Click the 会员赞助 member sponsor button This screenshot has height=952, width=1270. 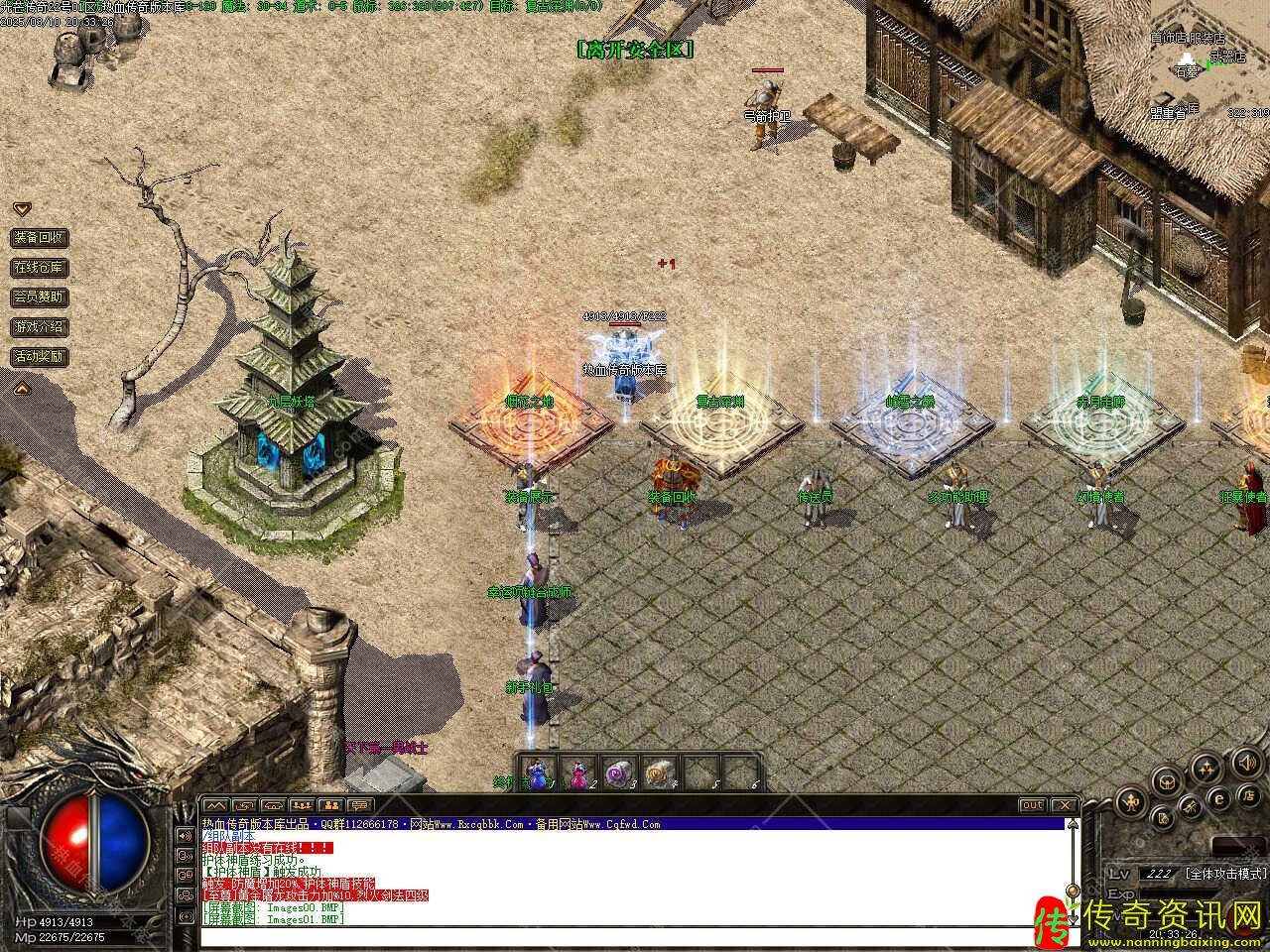40,297
